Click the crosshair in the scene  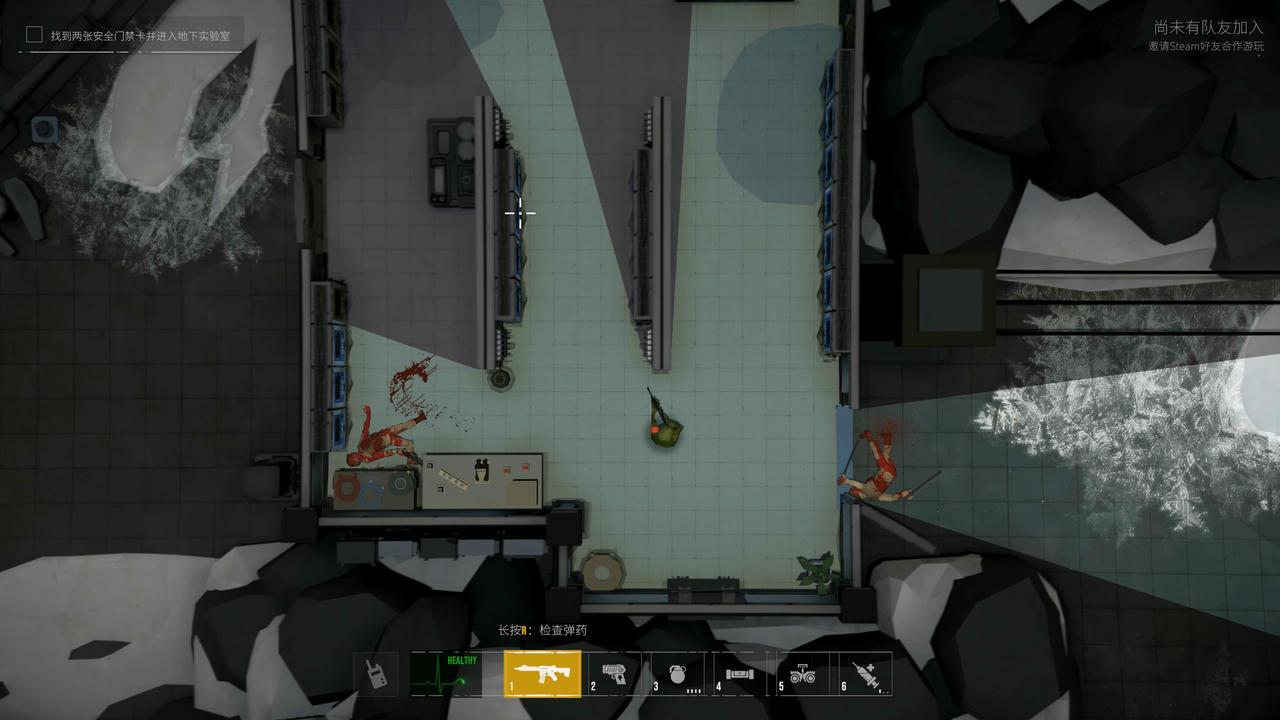coord(522,212)
